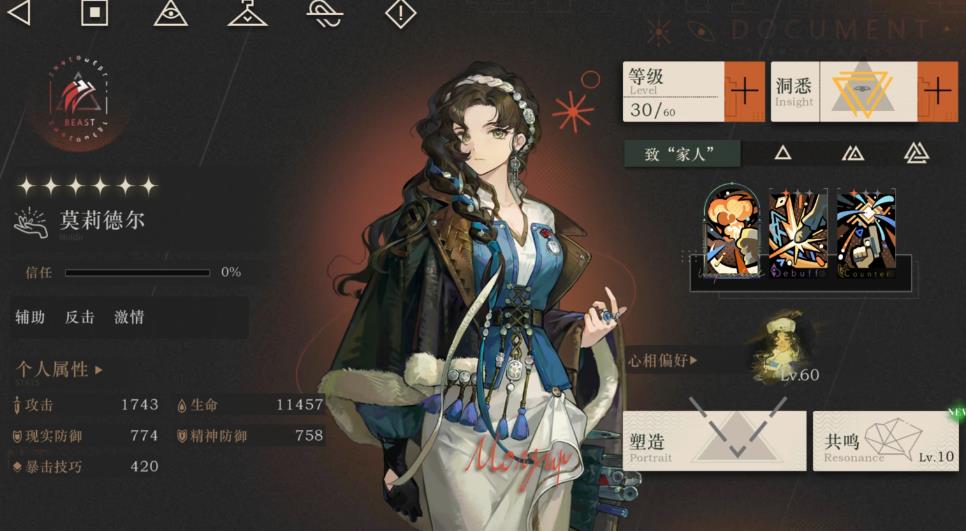966x531 pixels.
Task: Return home via the square icon
Action: 94,13
